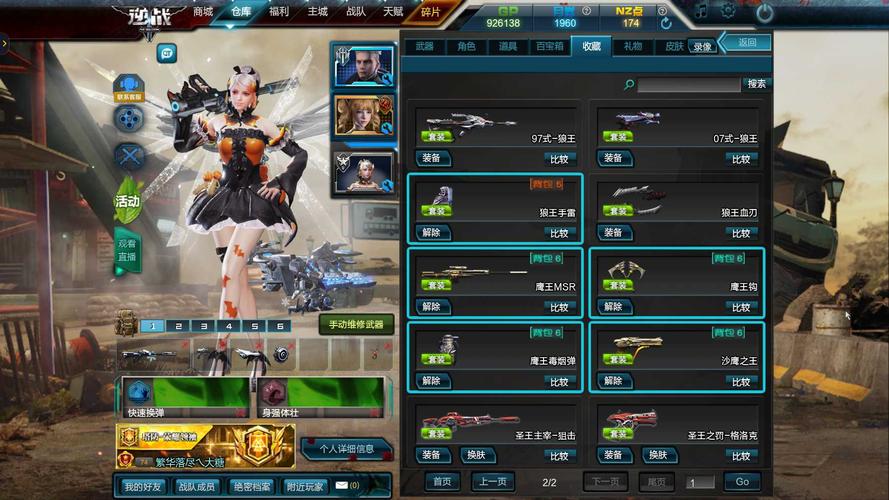Screen dimensions: 889x500
Task: Select the 角色 character tab
Action: click(x=466, y=46)
